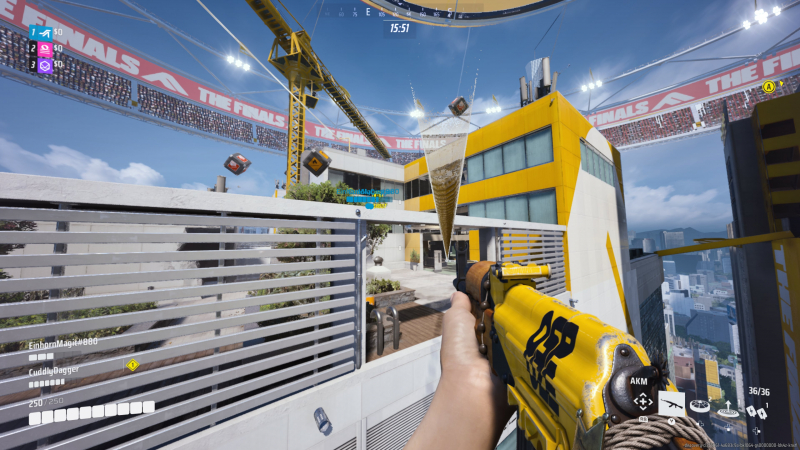800x450 pixels.
Task: Click the yellow diamond marker beside CuddlyDagger
Action: [x=132, y=365]
